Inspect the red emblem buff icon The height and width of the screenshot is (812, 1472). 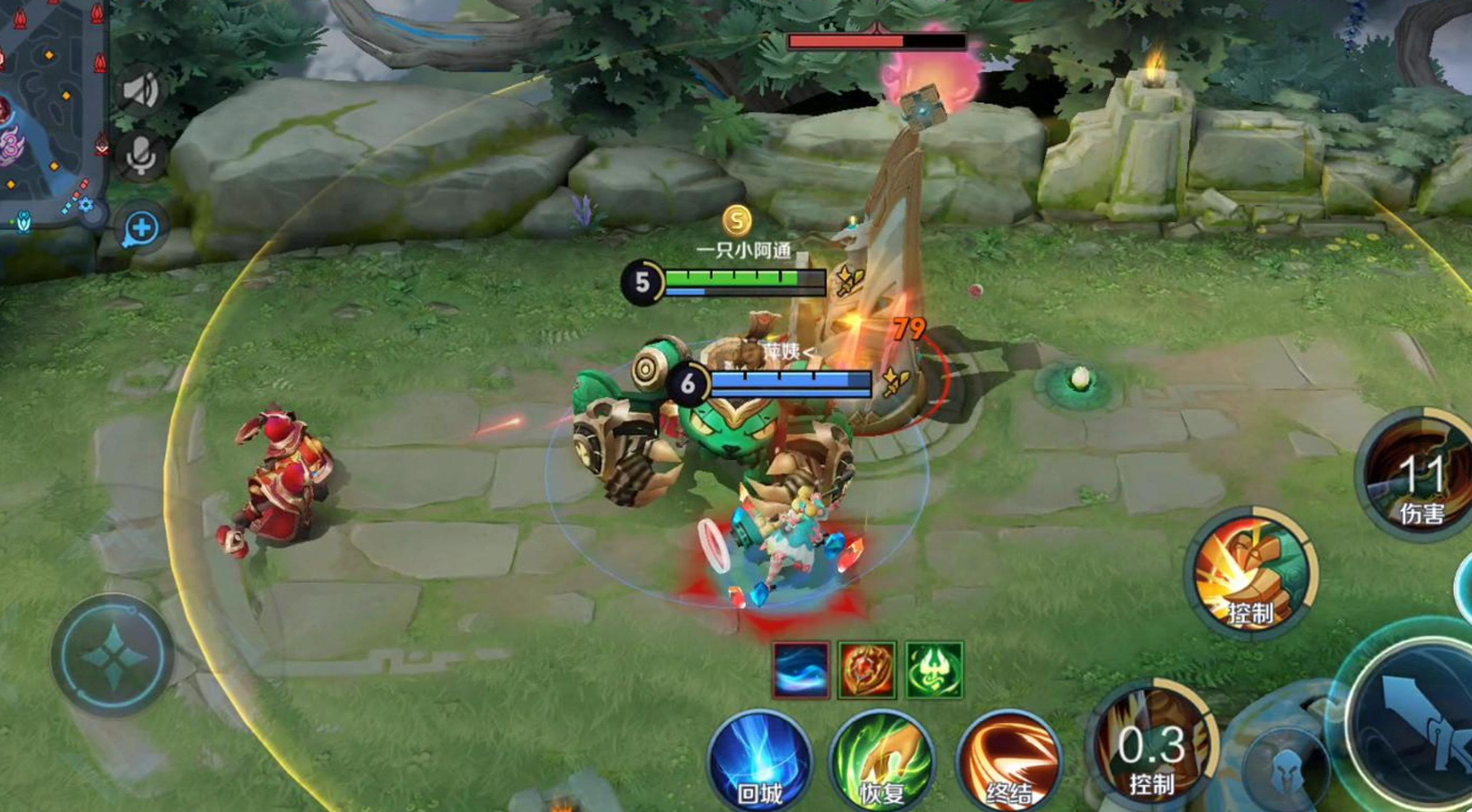click(x=867, y=670)
